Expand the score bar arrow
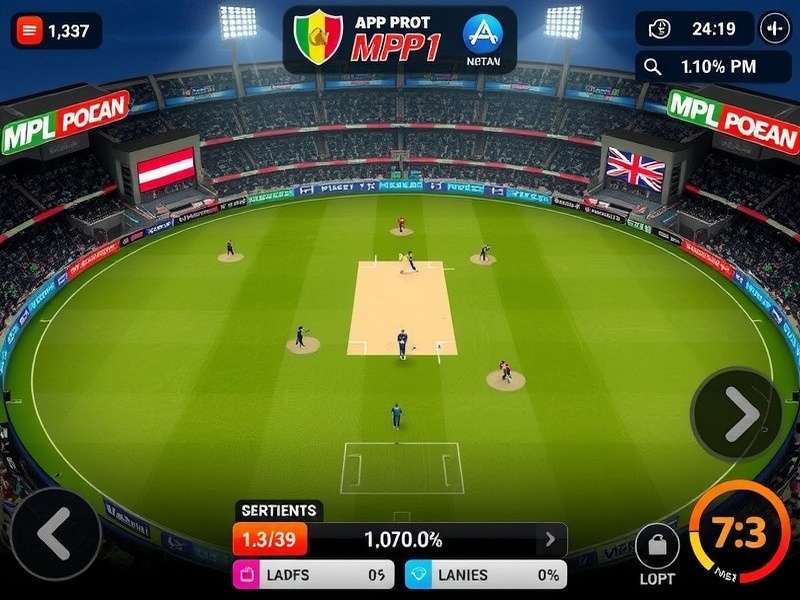The image size is (800, 600). (549, 540)
